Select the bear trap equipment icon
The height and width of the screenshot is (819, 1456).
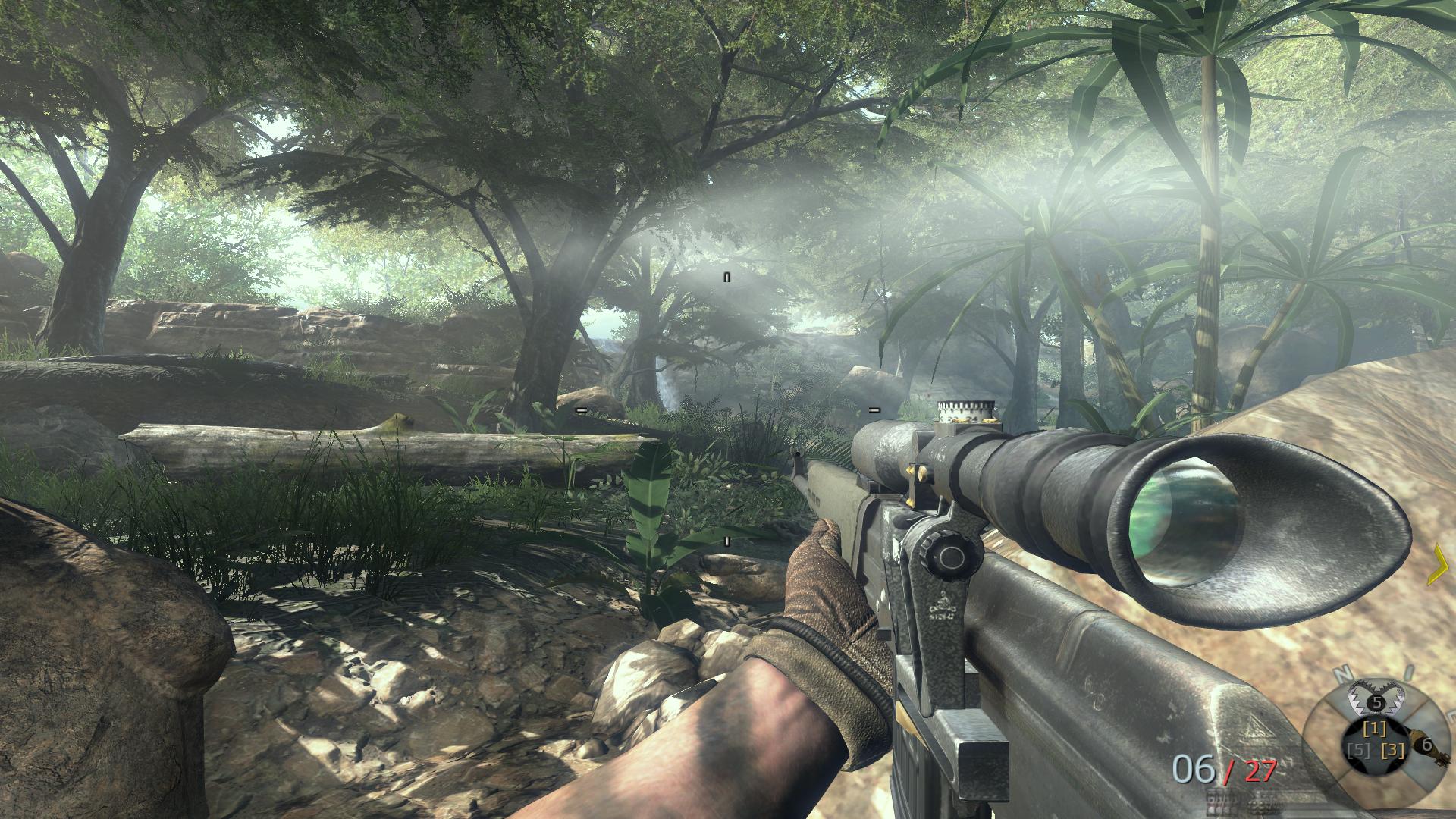coord(1376,700)
